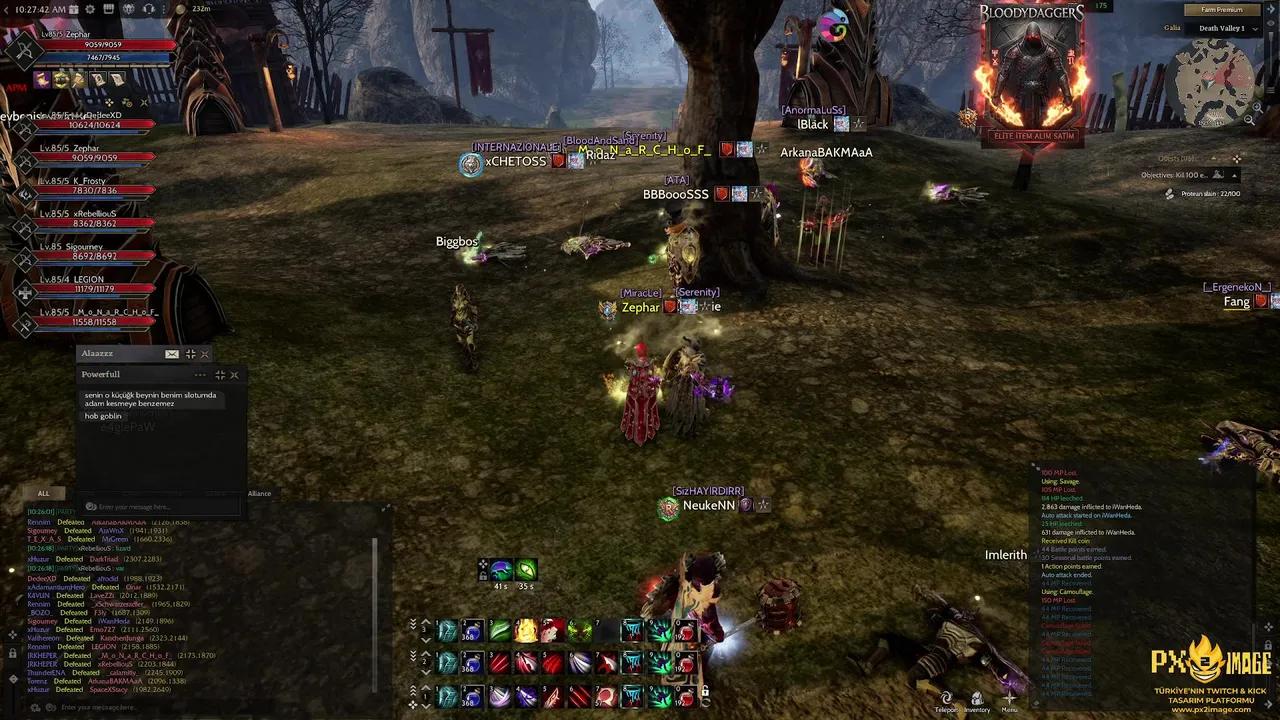Click the Teleport icon button

946,699
